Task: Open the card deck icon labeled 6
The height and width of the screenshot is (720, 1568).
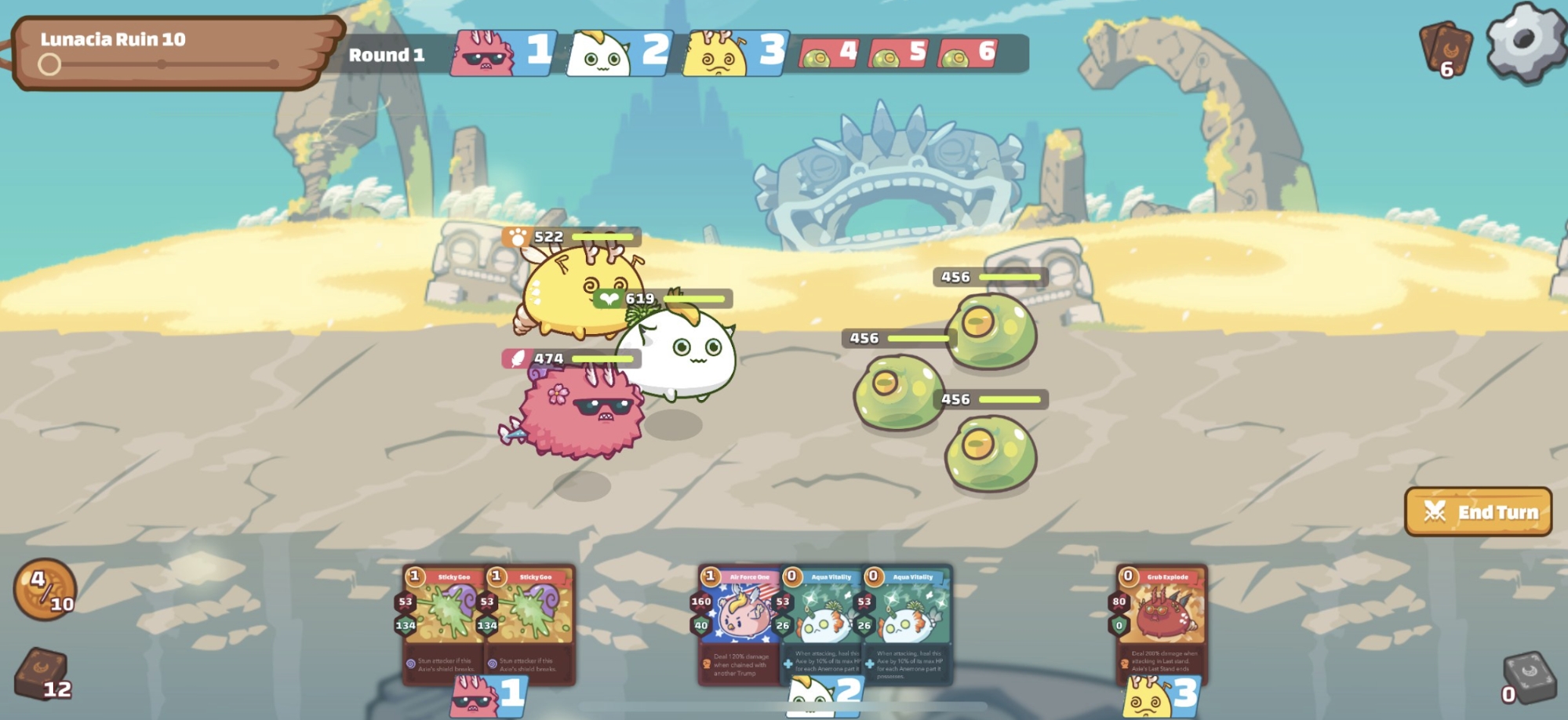Action: coord(1446,49)
